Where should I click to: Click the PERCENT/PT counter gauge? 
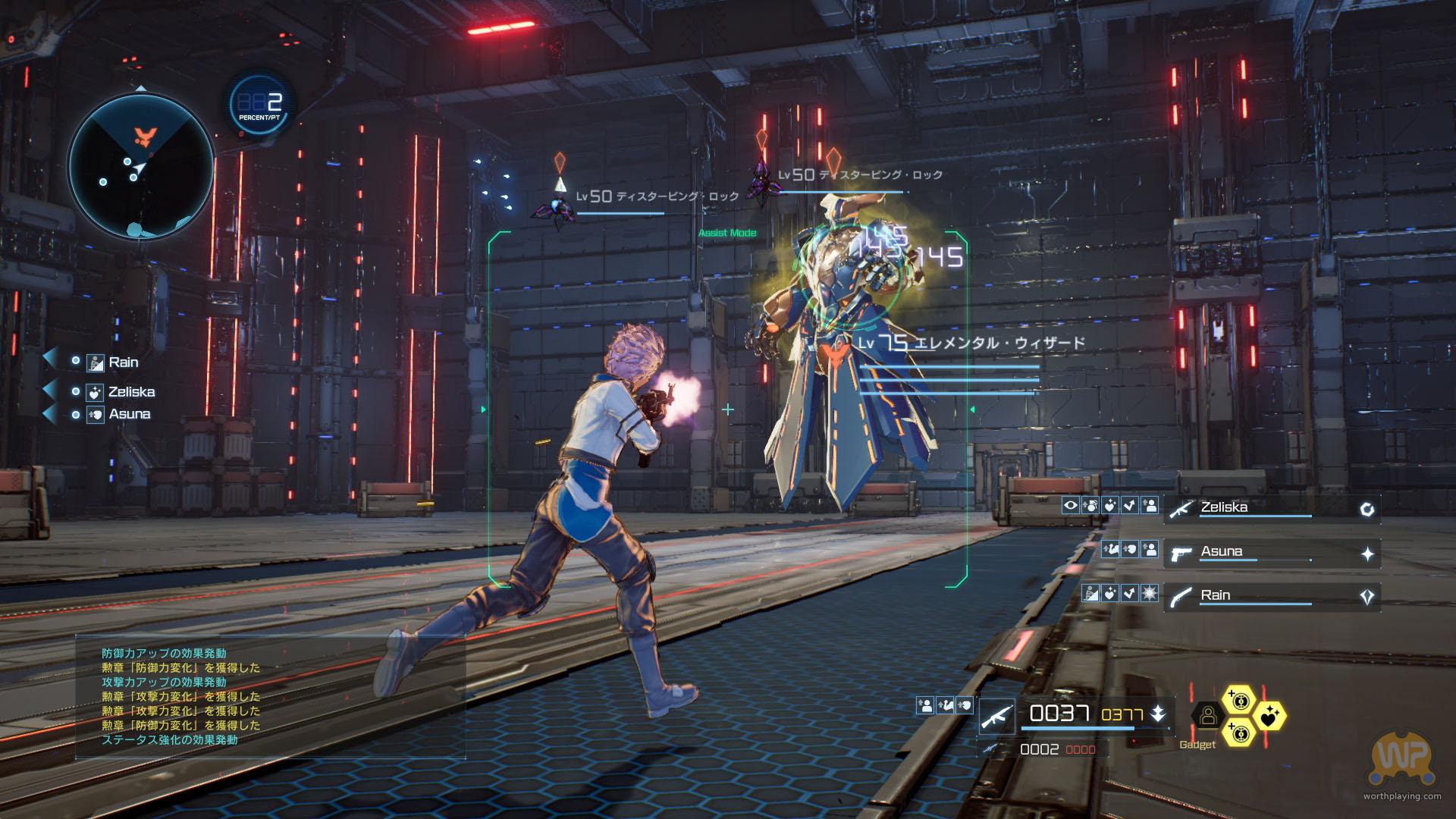click(x=260, y=105)
